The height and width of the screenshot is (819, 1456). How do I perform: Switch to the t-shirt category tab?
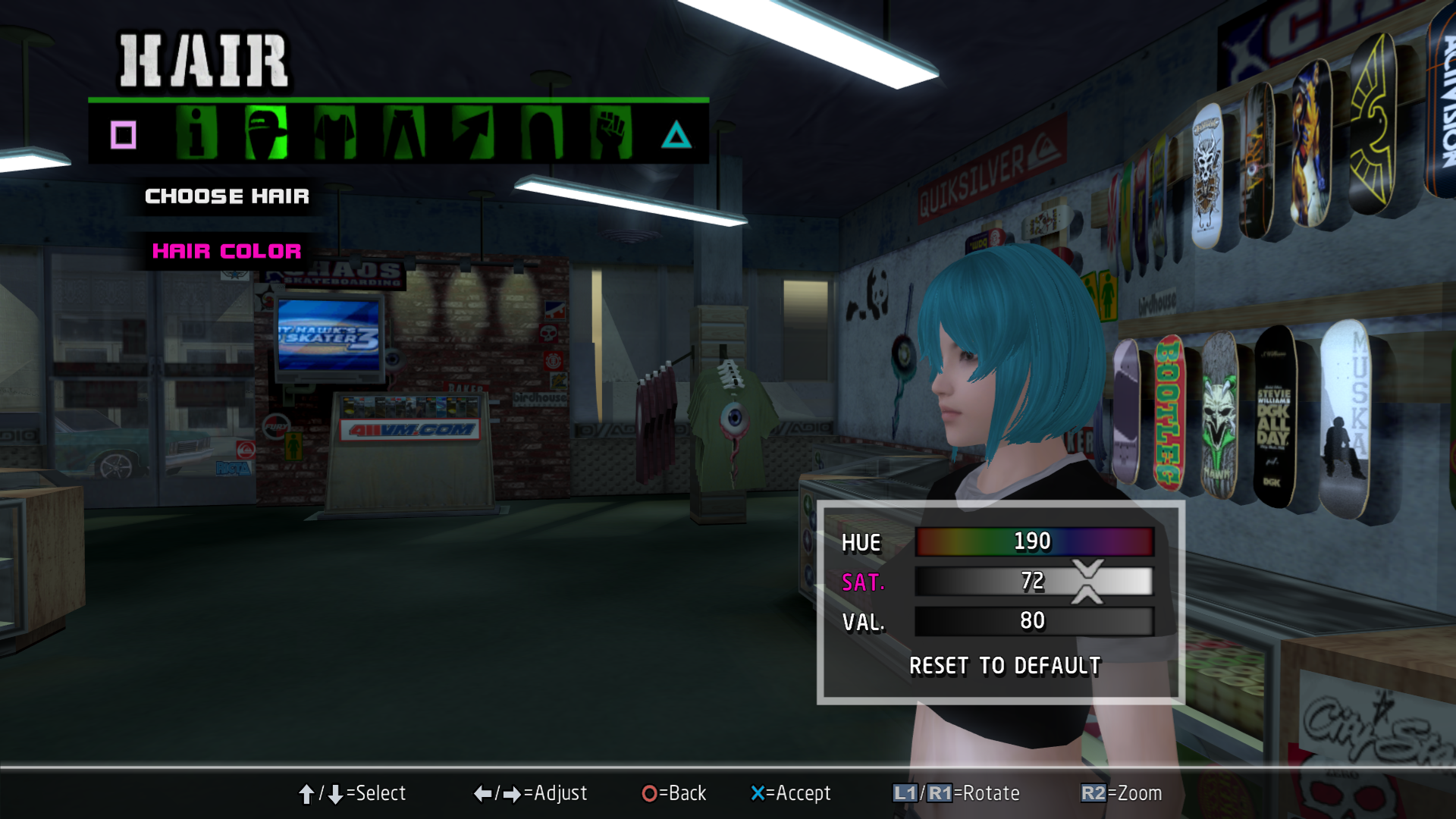[x=335, y=133]
